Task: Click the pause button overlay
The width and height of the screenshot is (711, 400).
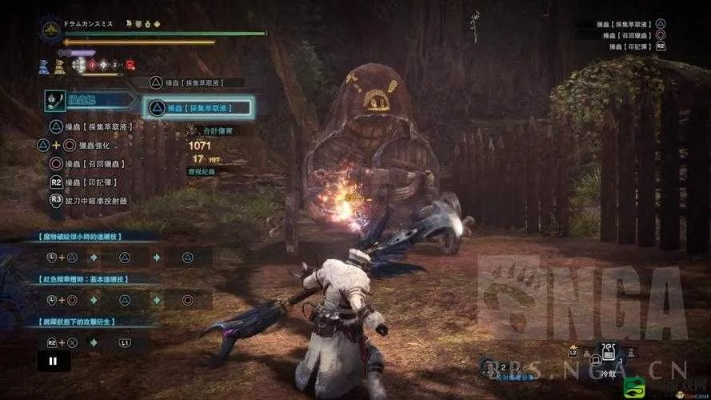Action: tap(47, 362)
